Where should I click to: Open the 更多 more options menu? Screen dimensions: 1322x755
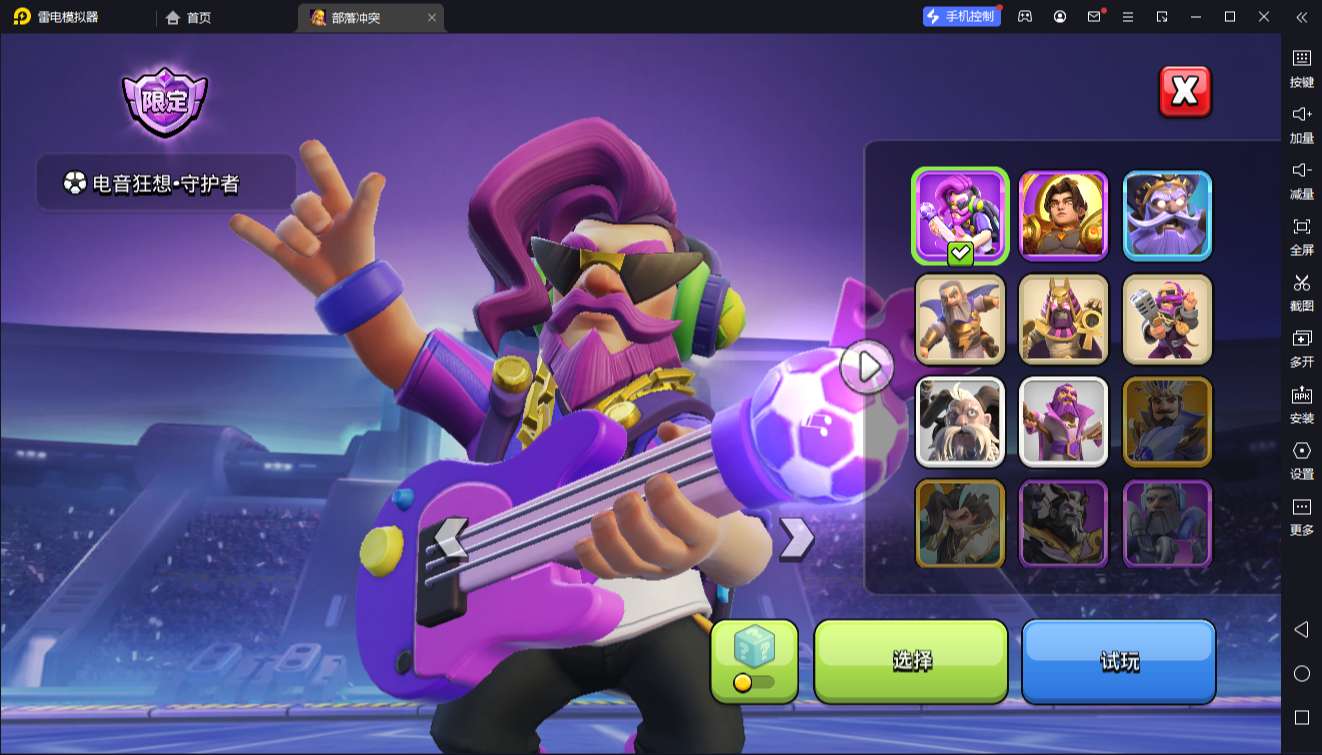(x=1301, y=516)
